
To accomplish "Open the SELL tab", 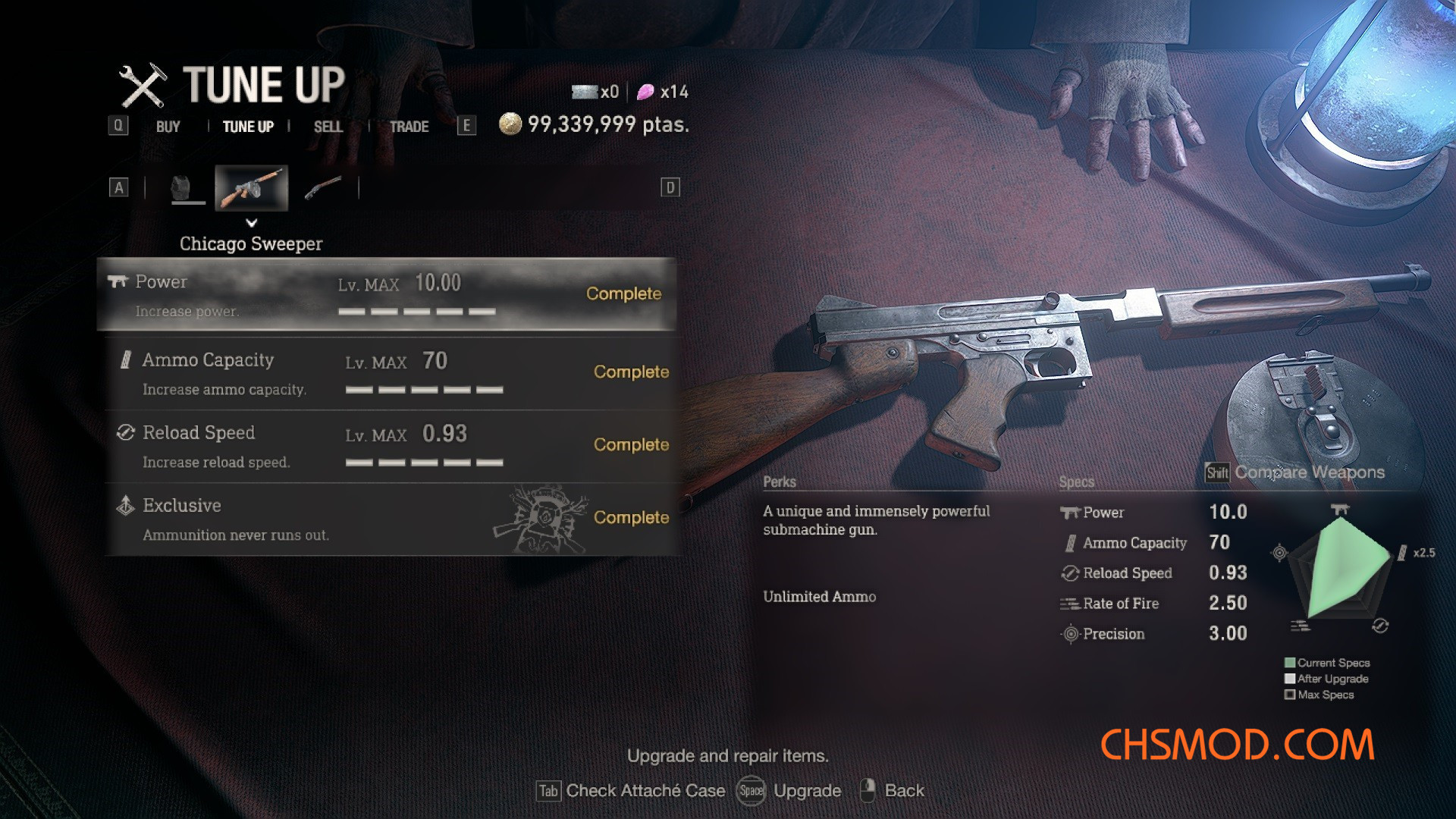I will pos(328,127).
